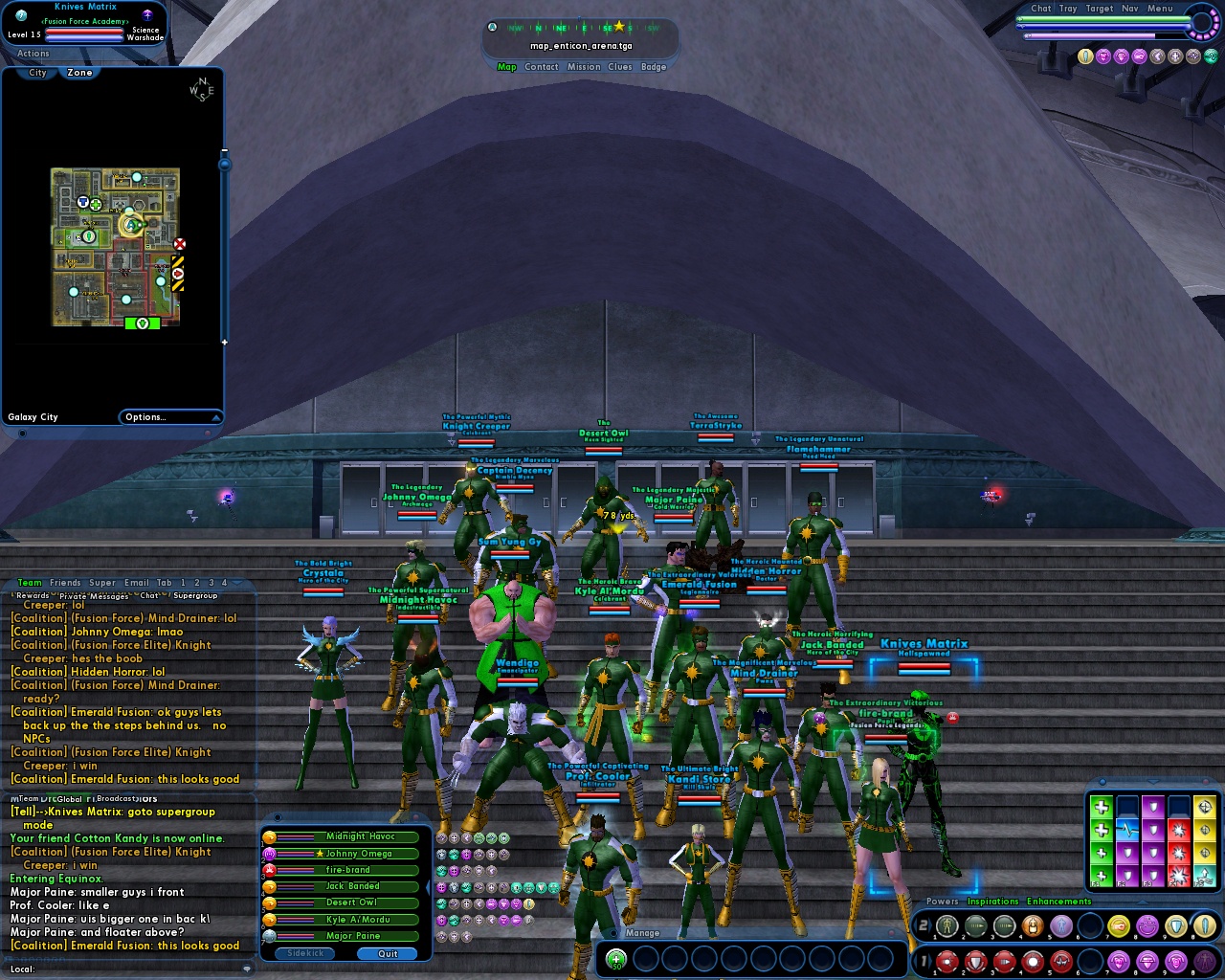1225x980 pixels.
Task: Collapse the power tray using the small arrow
Action: pos(1141,902)
